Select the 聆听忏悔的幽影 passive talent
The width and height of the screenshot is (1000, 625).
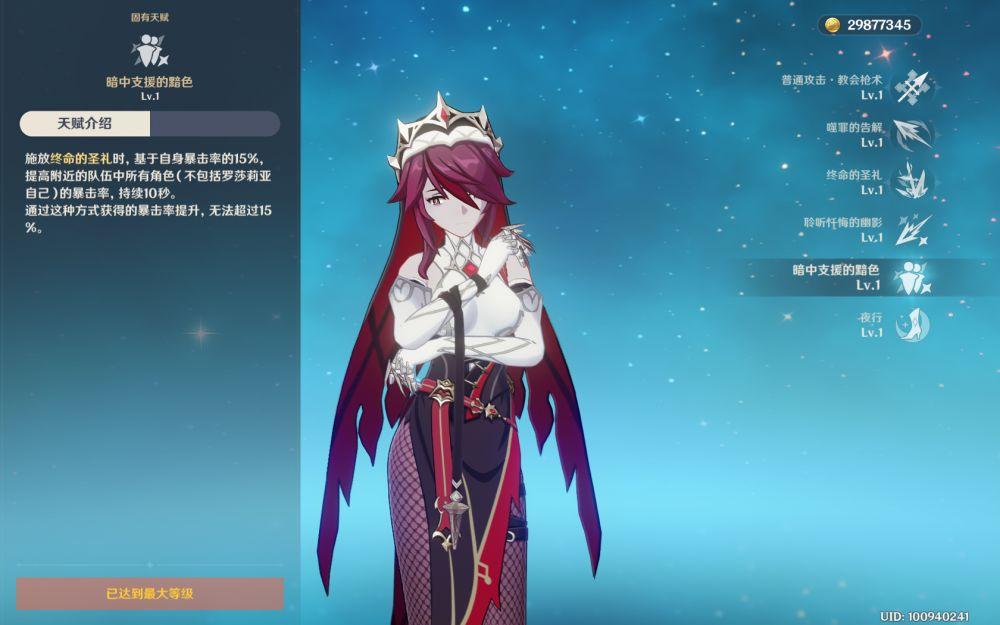tap(912, 230)
